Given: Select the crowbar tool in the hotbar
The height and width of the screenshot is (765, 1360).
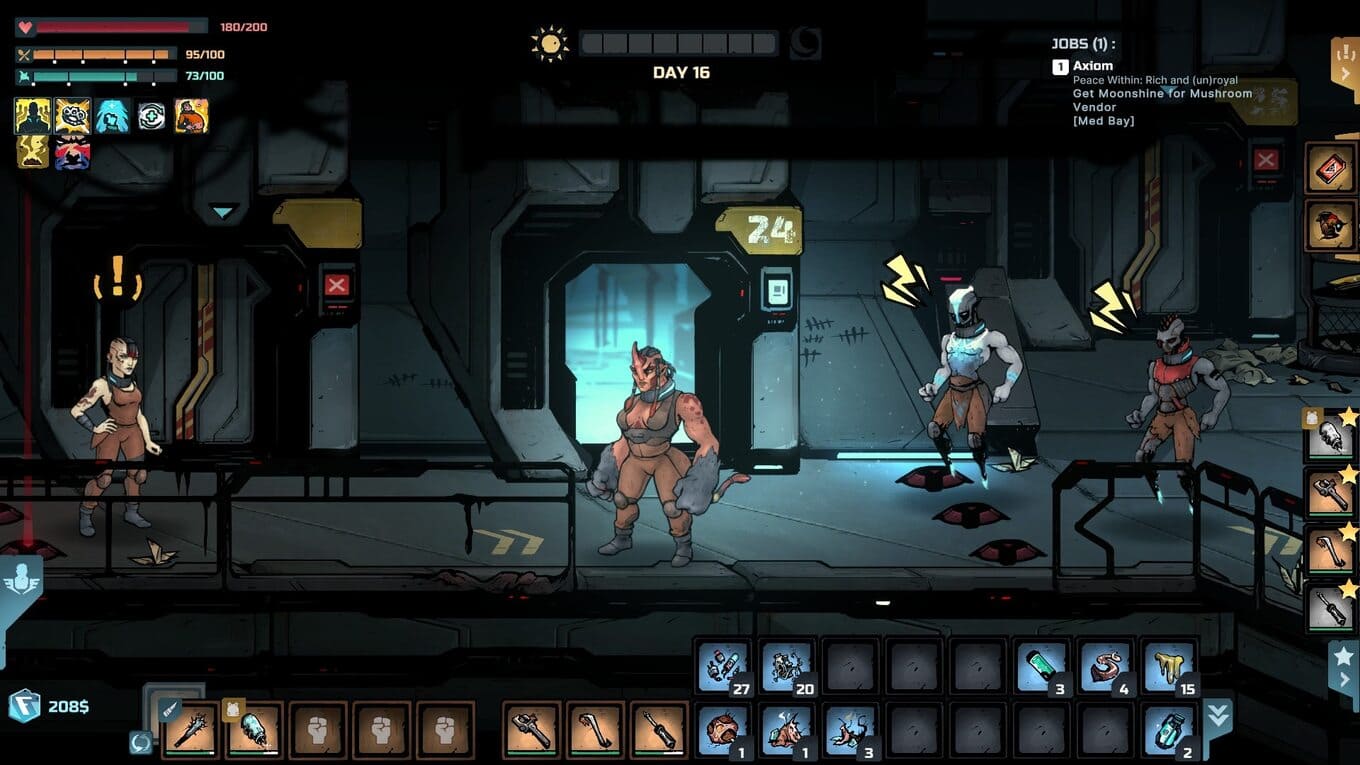Looking at the screenshot, I should [x=595, y=730].
